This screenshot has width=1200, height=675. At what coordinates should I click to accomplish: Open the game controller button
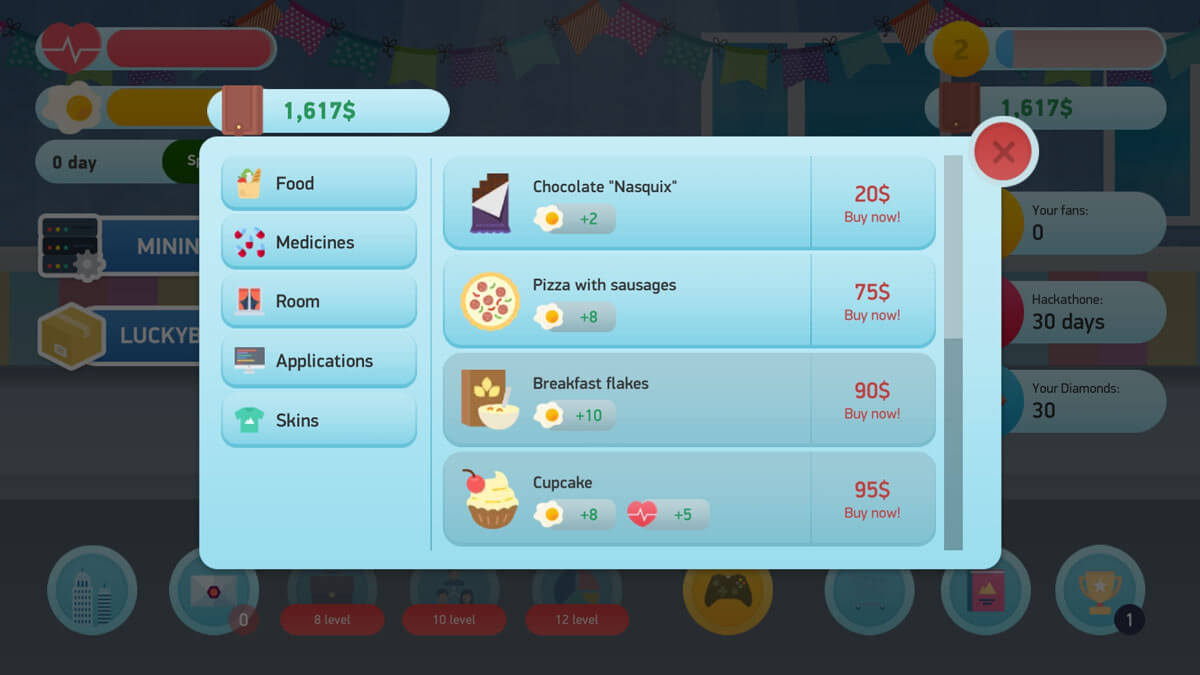pyautogui.click(x=727, y=590)
